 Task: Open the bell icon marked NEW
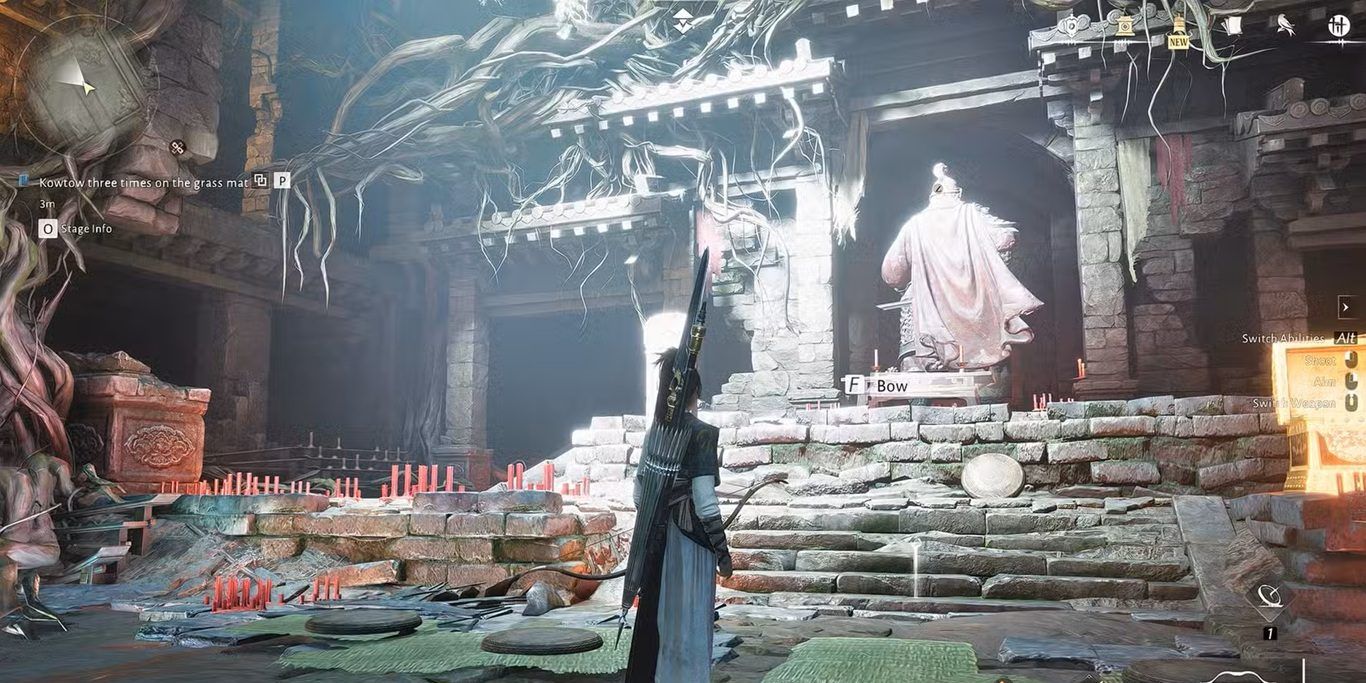point(1179,27)
